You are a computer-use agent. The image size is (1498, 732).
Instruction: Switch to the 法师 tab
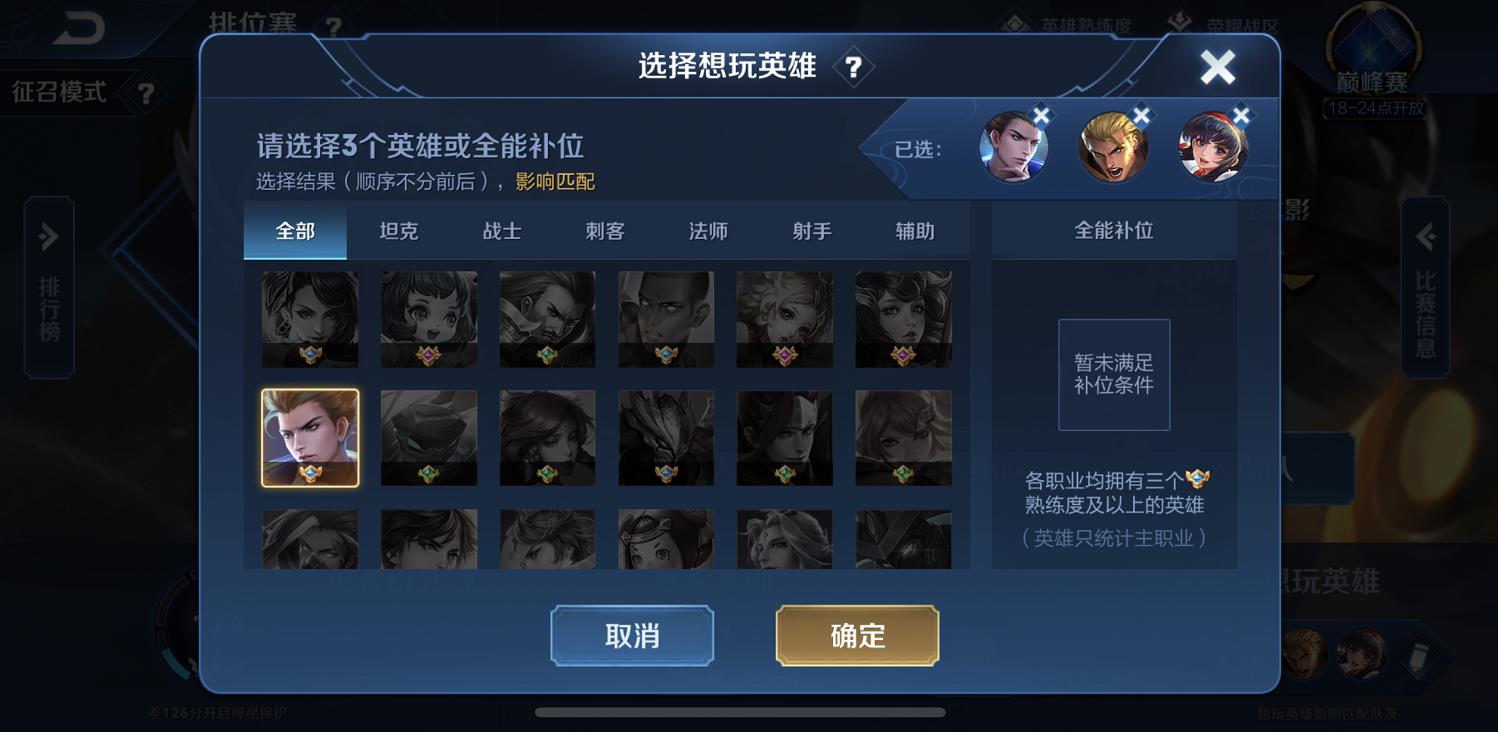(x=706, y=230)
